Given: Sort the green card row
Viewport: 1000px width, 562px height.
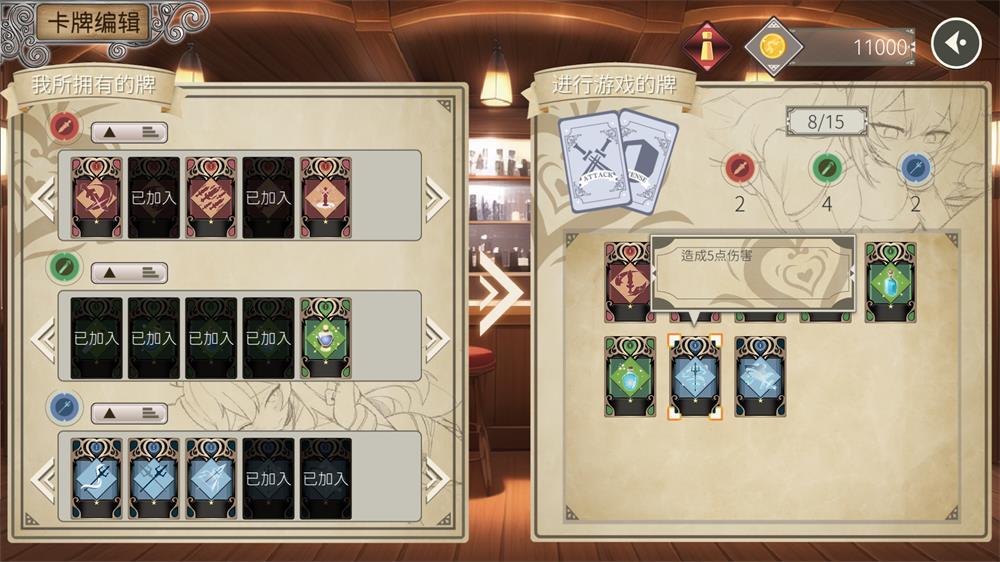Looking at the screenshot, I should coord(129,272).
